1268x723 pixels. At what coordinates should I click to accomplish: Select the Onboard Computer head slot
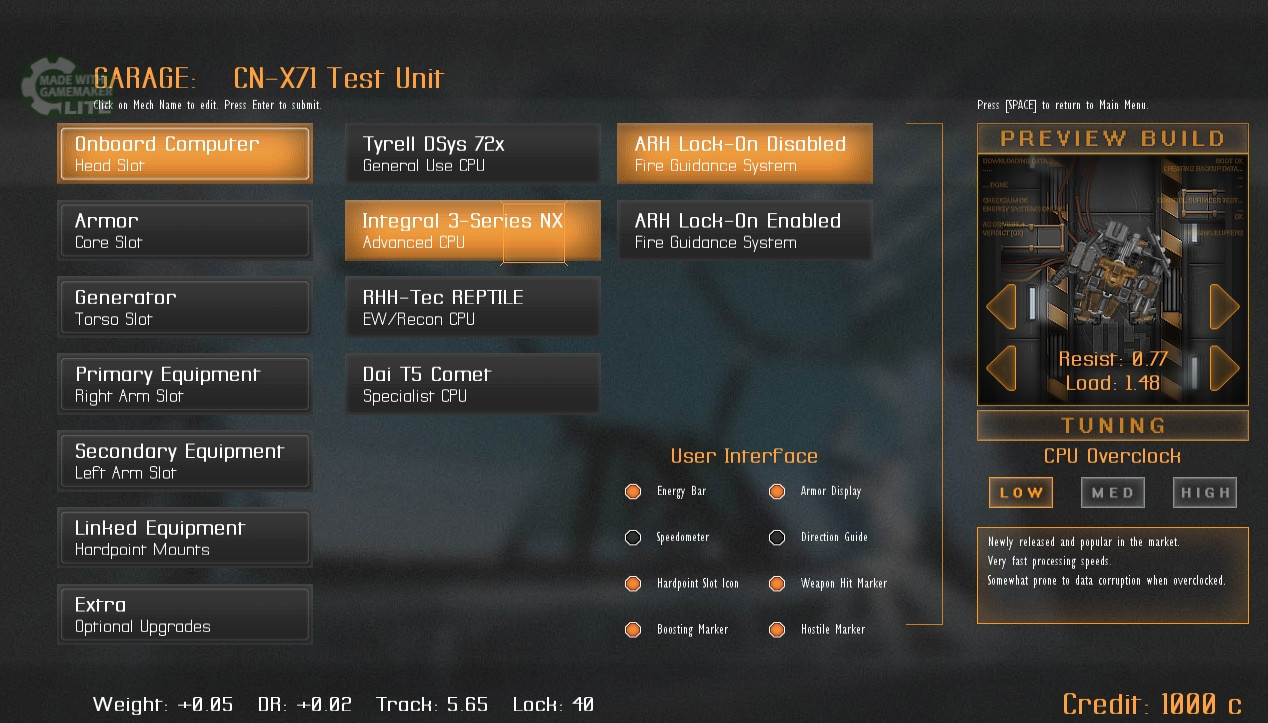(185, 153)
